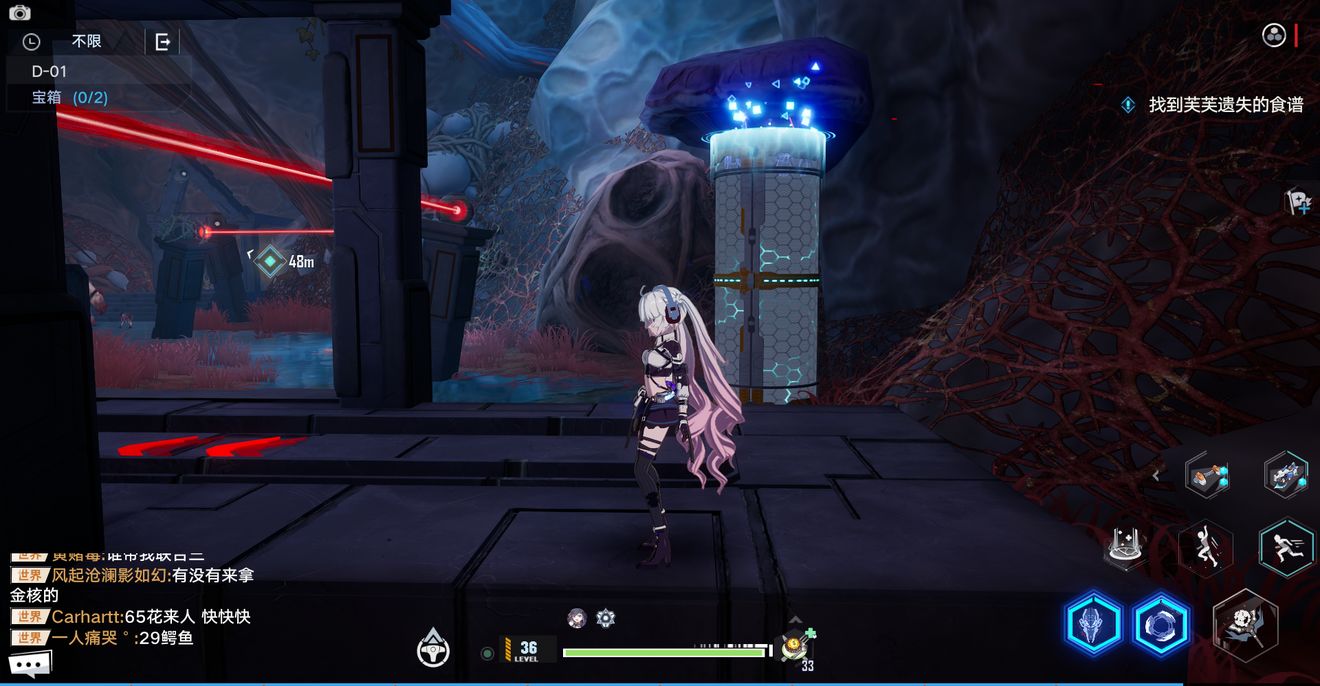The image size is (1320, 686).
Task: Use the orange gauntlet relic
Action: 1207,475
